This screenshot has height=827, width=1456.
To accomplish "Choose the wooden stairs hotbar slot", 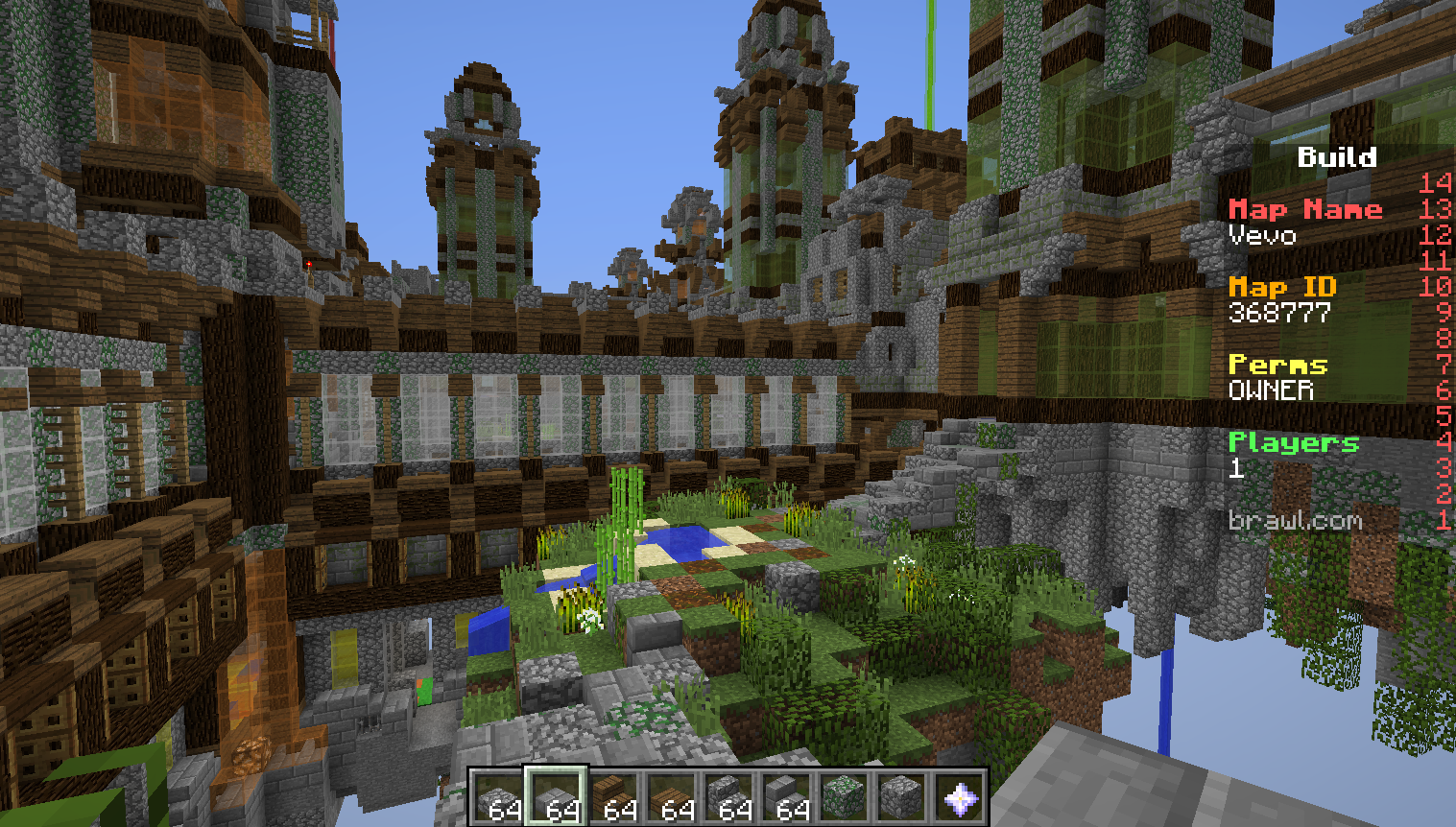I will click(x=613, y=797).
